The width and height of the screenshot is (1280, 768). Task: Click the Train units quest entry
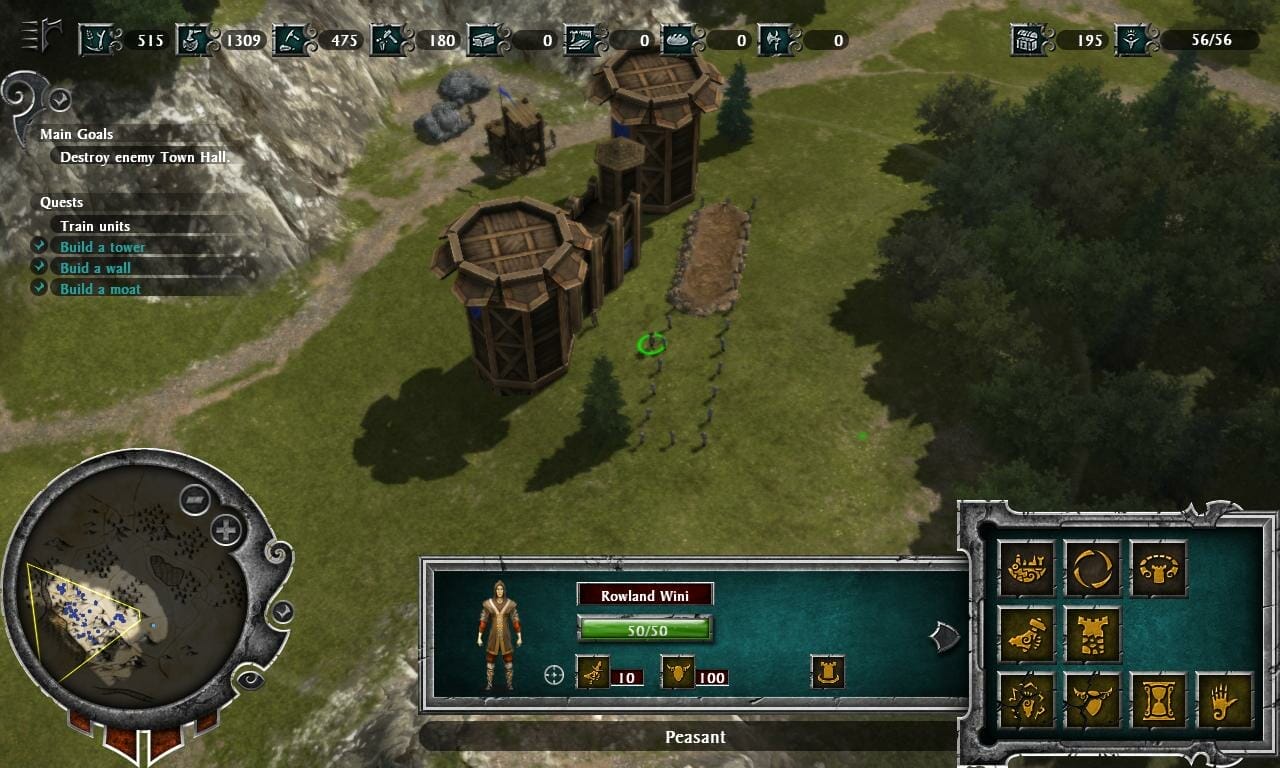(x=95, y=226)
